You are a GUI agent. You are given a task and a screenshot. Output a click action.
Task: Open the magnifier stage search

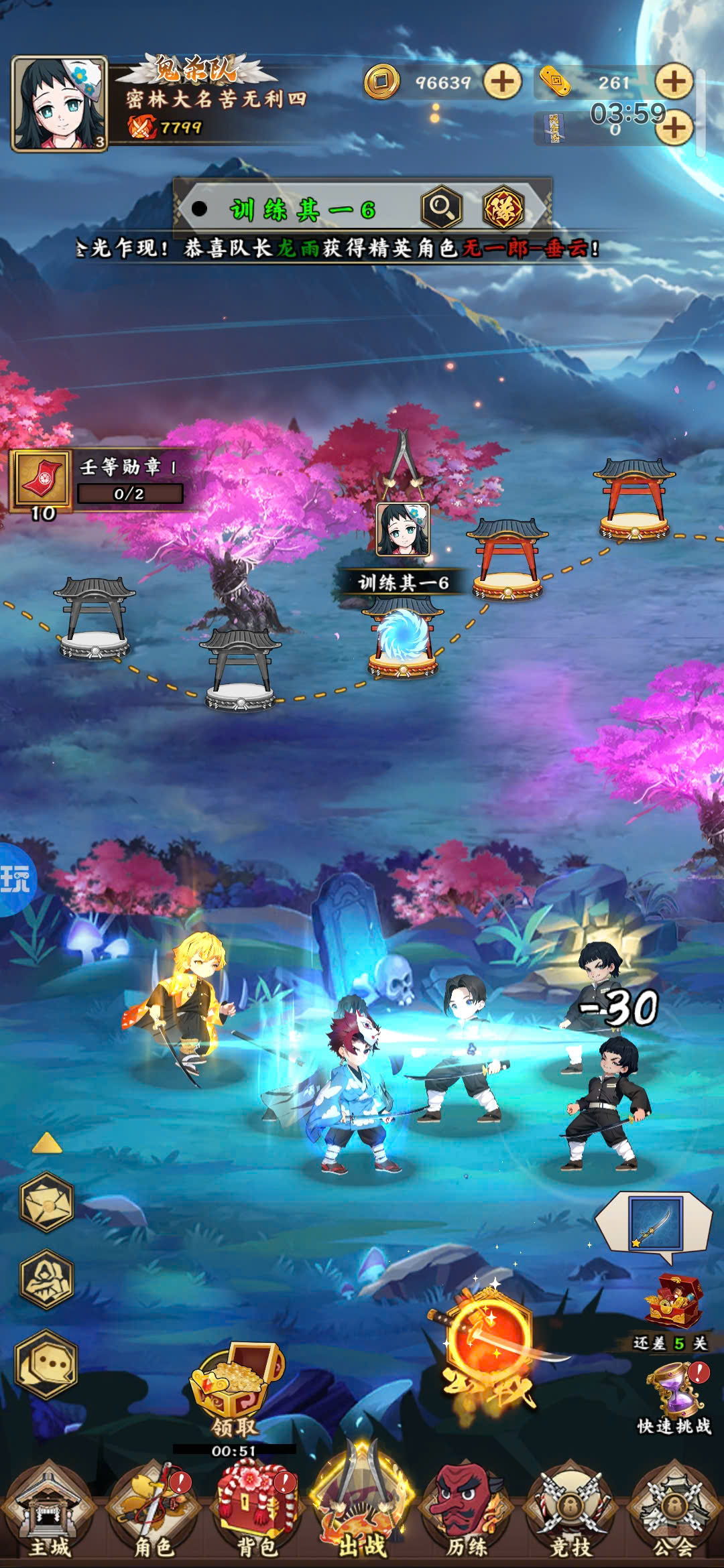(441, 208)
